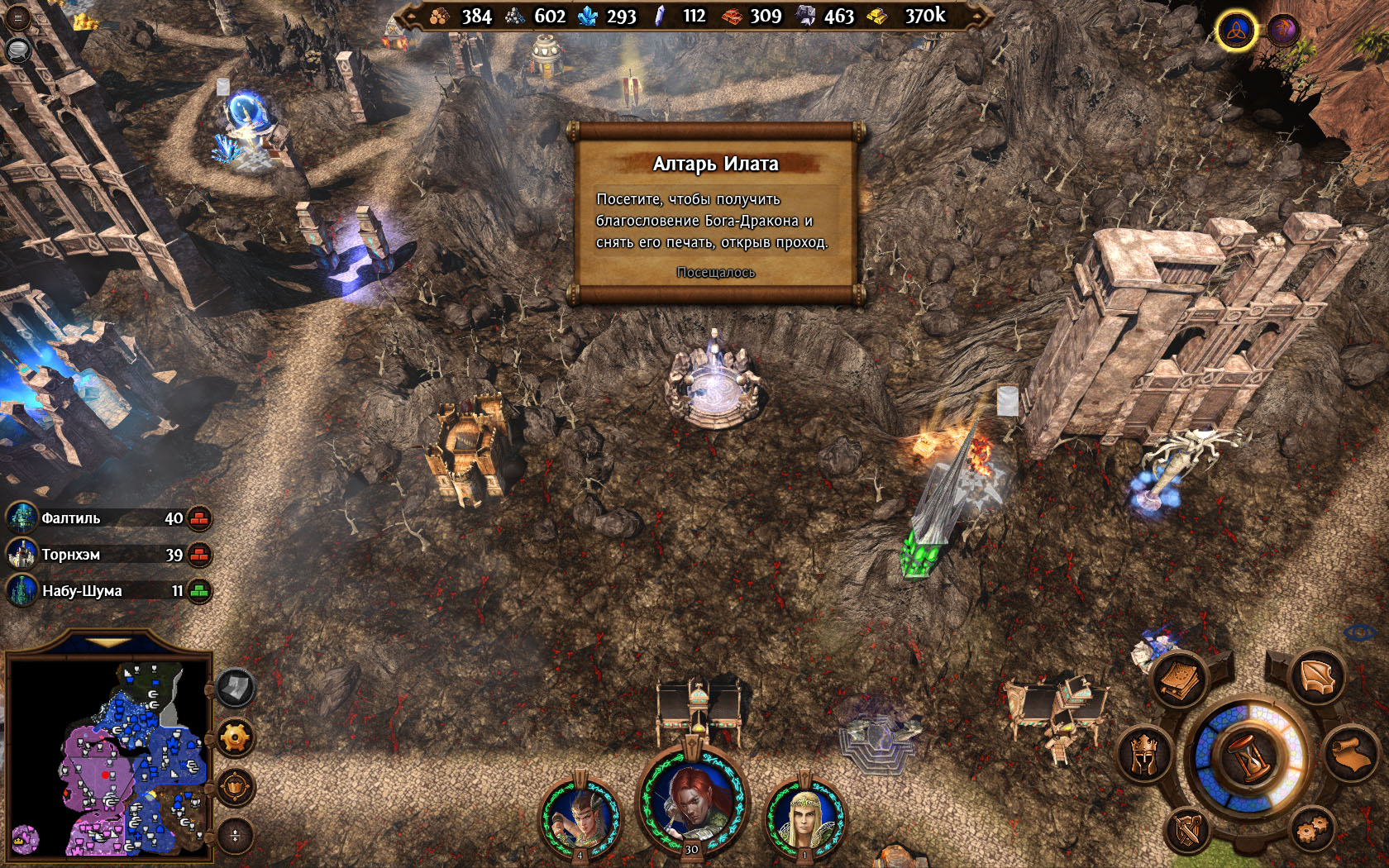This screenshot has width=1389, height=868.
Task: Click the crowned helmet icon
Action: click(x=1144, y=754)
